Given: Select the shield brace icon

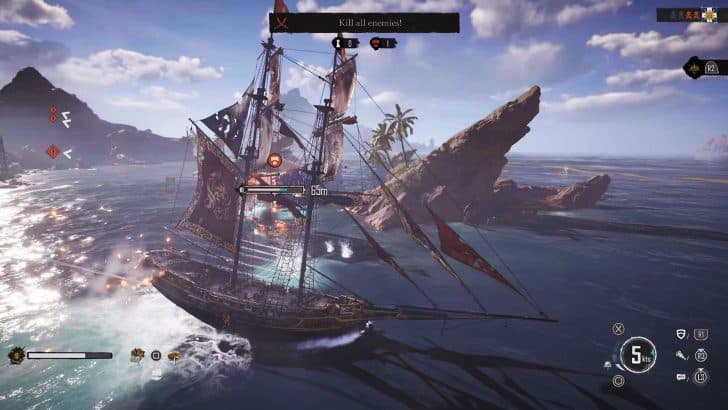Looking at the screenshot, I should point(680,334).
